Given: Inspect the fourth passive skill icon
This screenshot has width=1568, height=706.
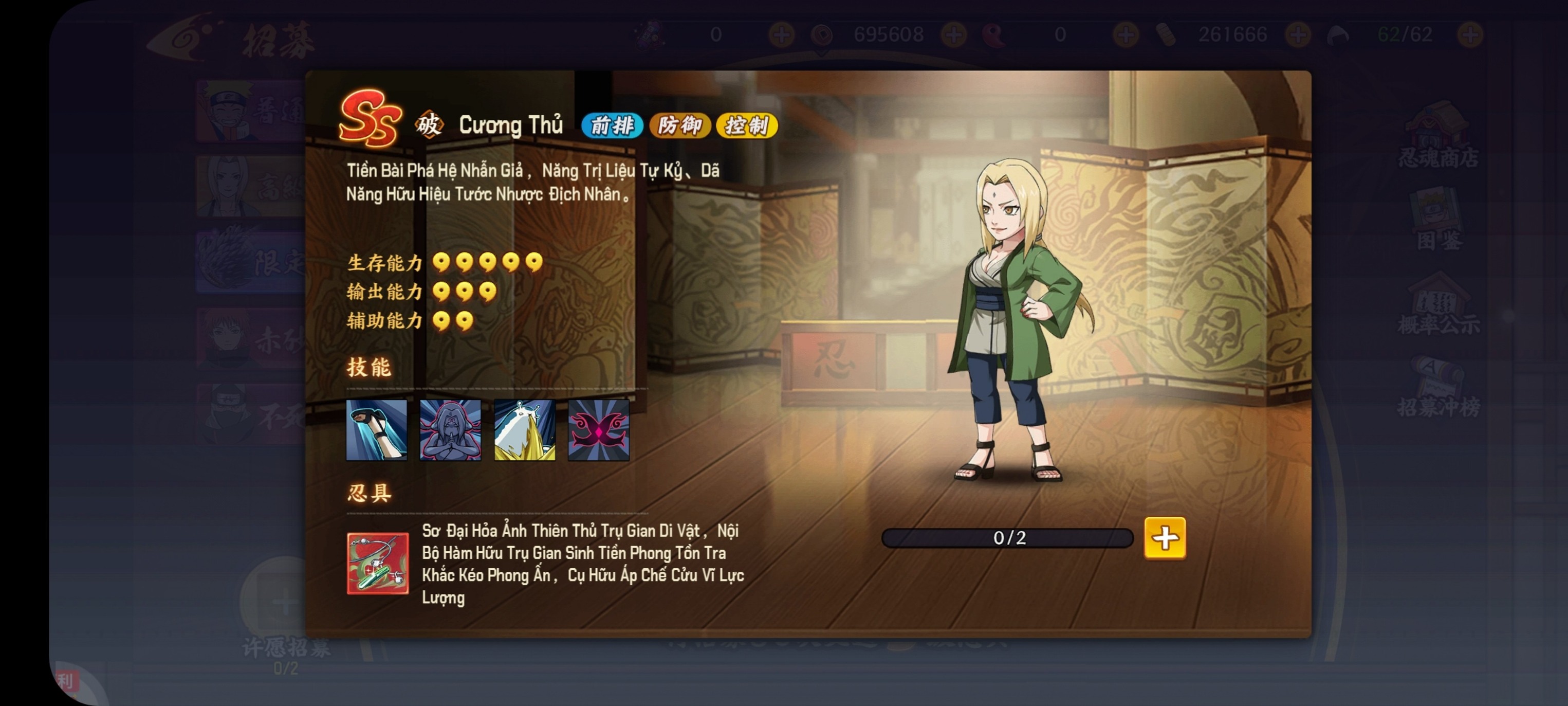Looking at the screenshot, I should (598, 431).
